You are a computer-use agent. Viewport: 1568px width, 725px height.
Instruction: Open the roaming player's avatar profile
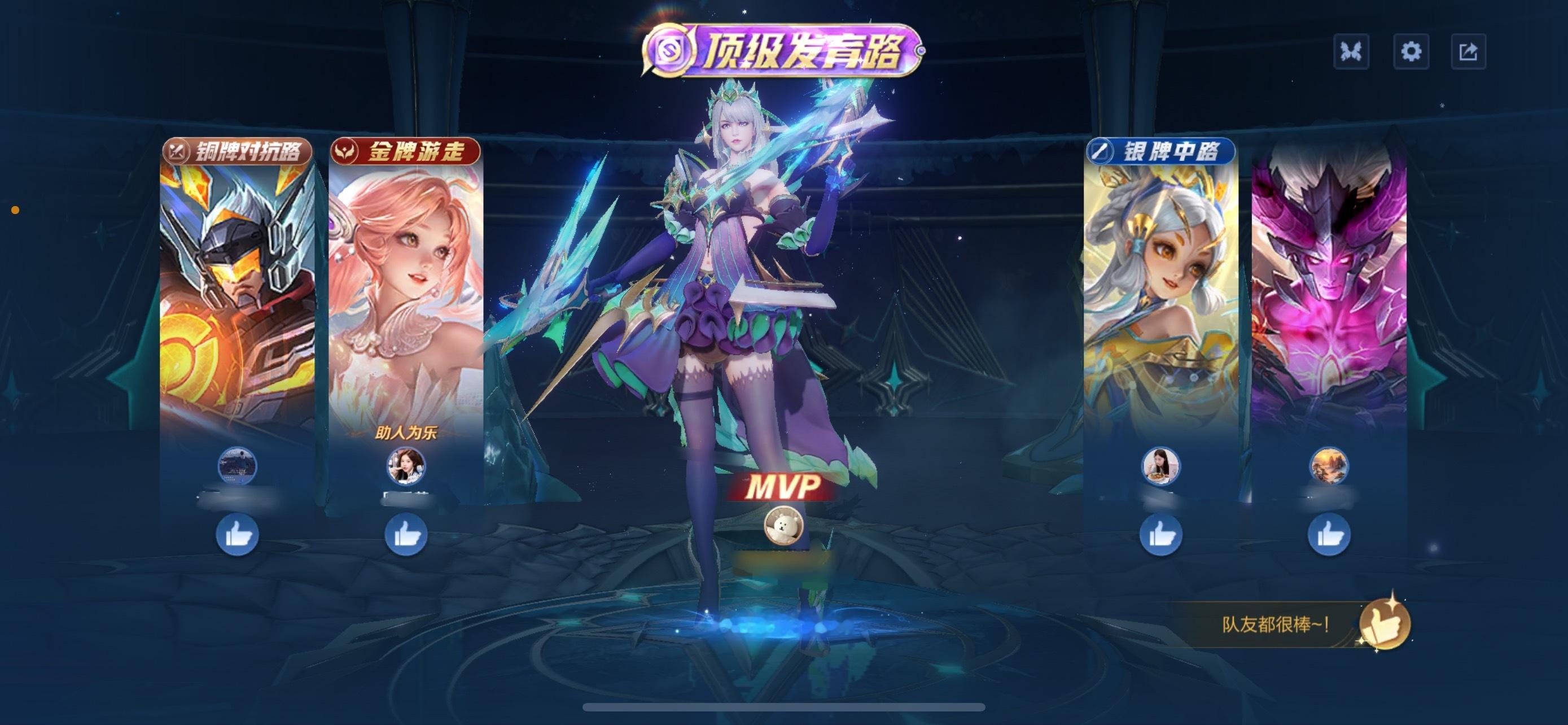pyautogui.click(x=405, y=466)
